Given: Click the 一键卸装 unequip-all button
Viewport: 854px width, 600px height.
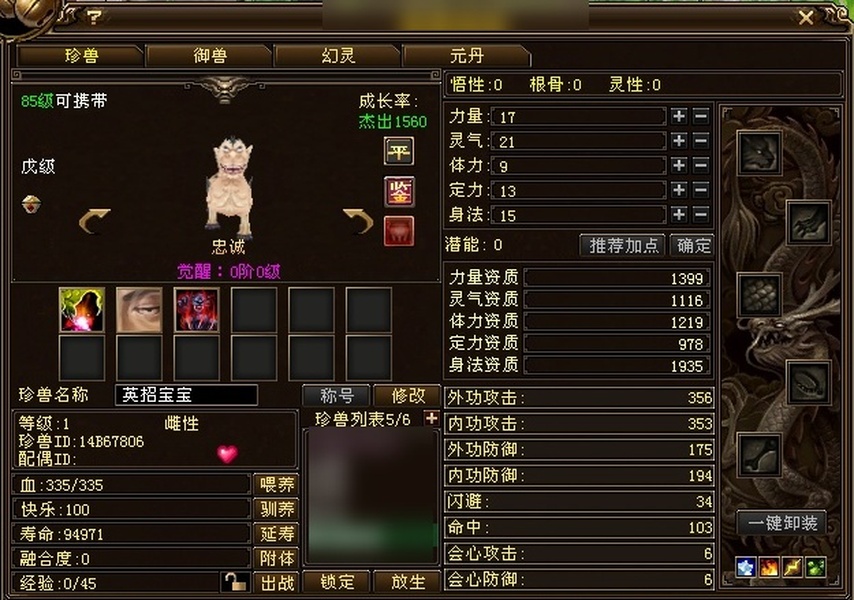Looking at the screenshot, I should pyautogui.click(x=784, y=522).
